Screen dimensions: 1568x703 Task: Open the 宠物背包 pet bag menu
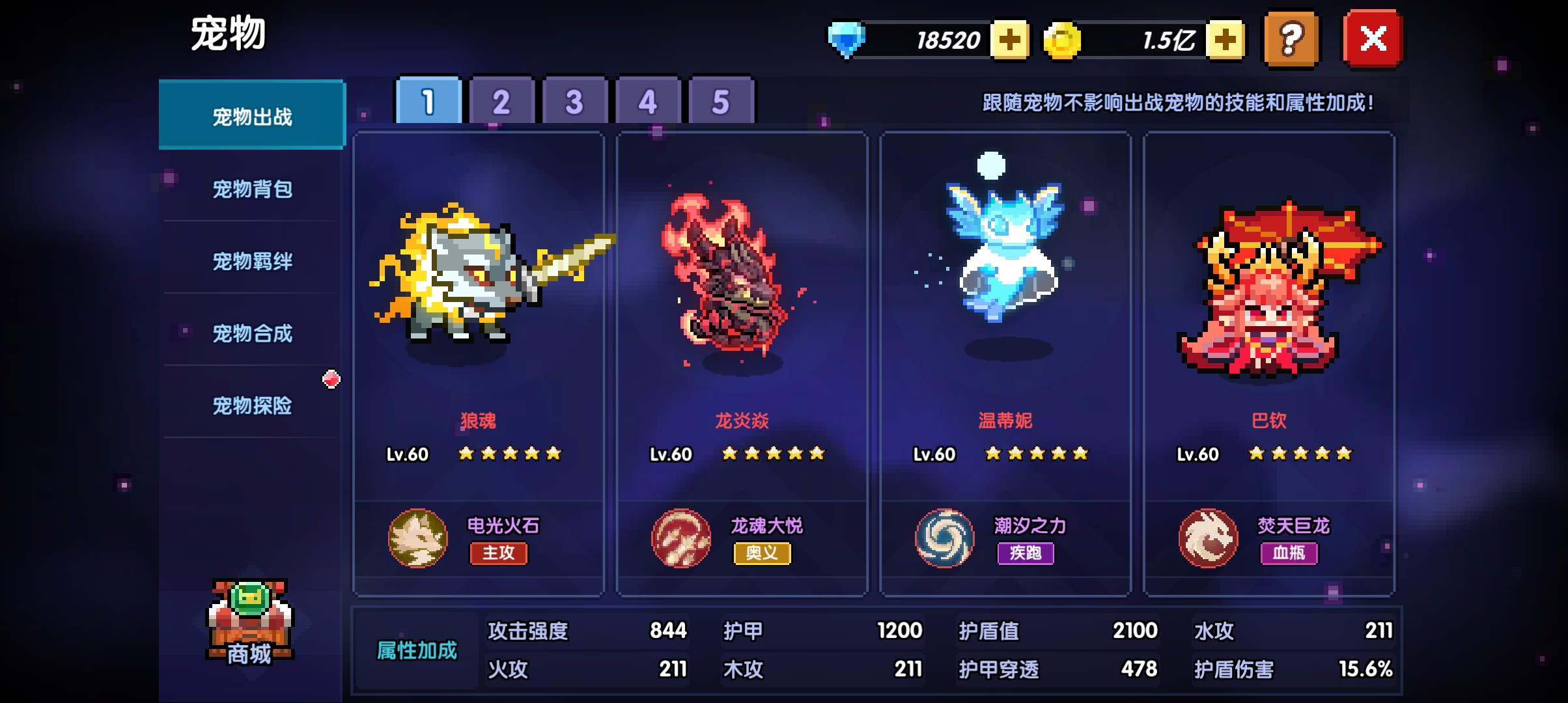point(252,189)
